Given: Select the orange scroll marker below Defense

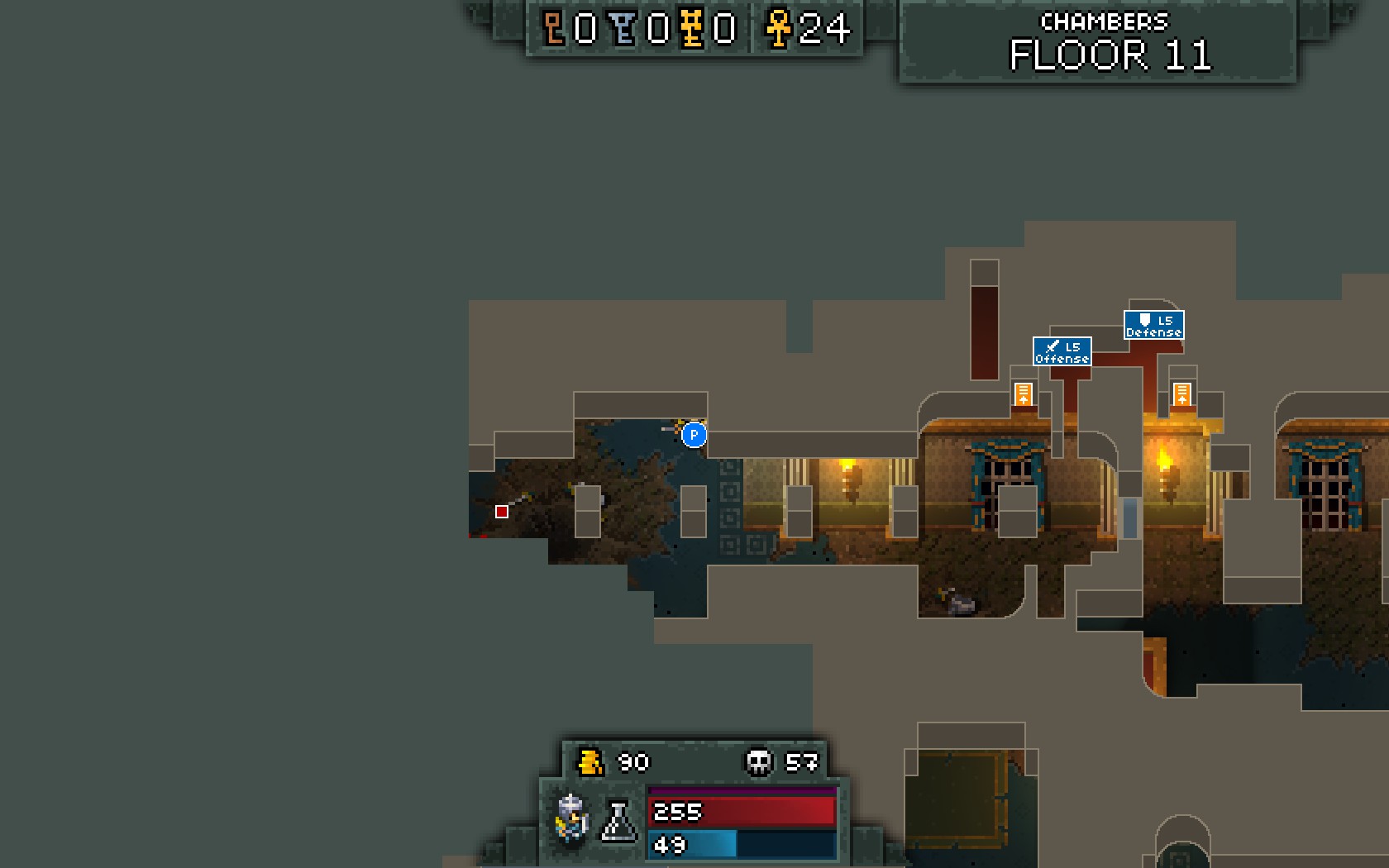Looking at the screenshot, I should pyautogui.click(x=1181, y=393).
